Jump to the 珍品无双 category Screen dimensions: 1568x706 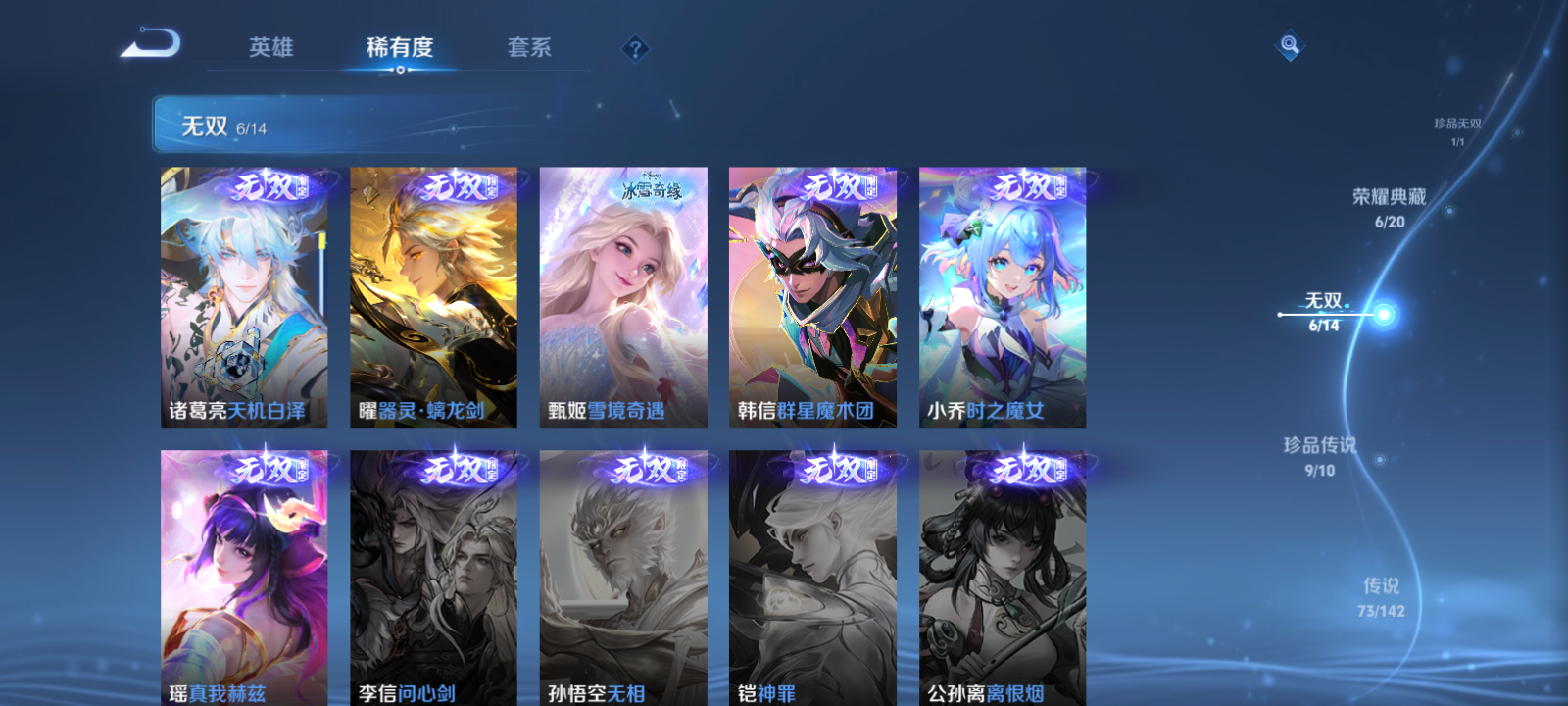click(1459, 127)
